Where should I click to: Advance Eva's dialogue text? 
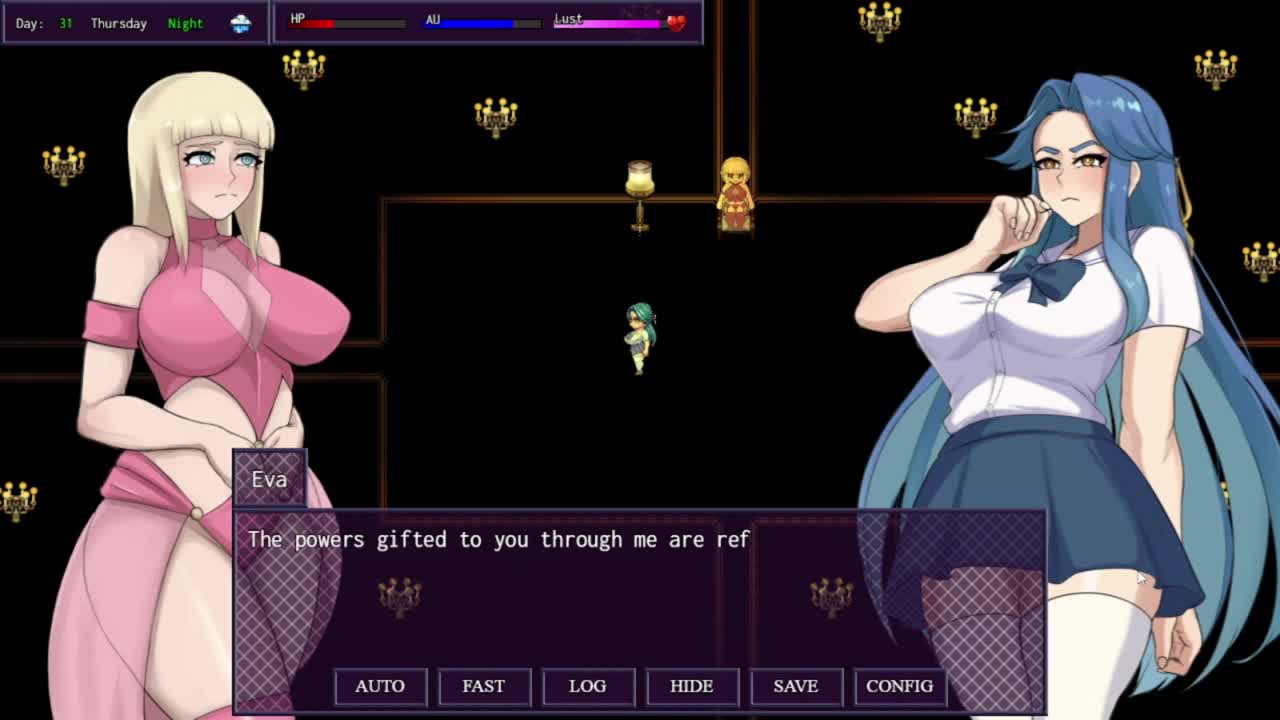(x=640, y=590)
